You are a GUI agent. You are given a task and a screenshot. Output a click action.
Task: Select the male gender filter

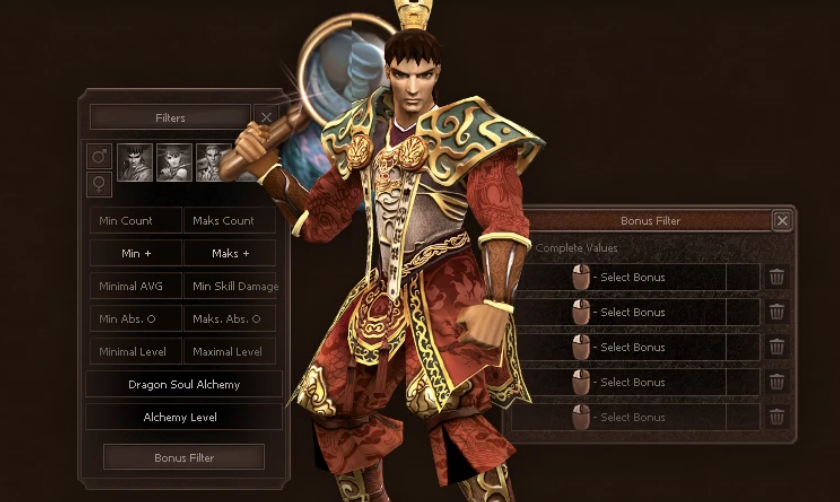[100, 156]
